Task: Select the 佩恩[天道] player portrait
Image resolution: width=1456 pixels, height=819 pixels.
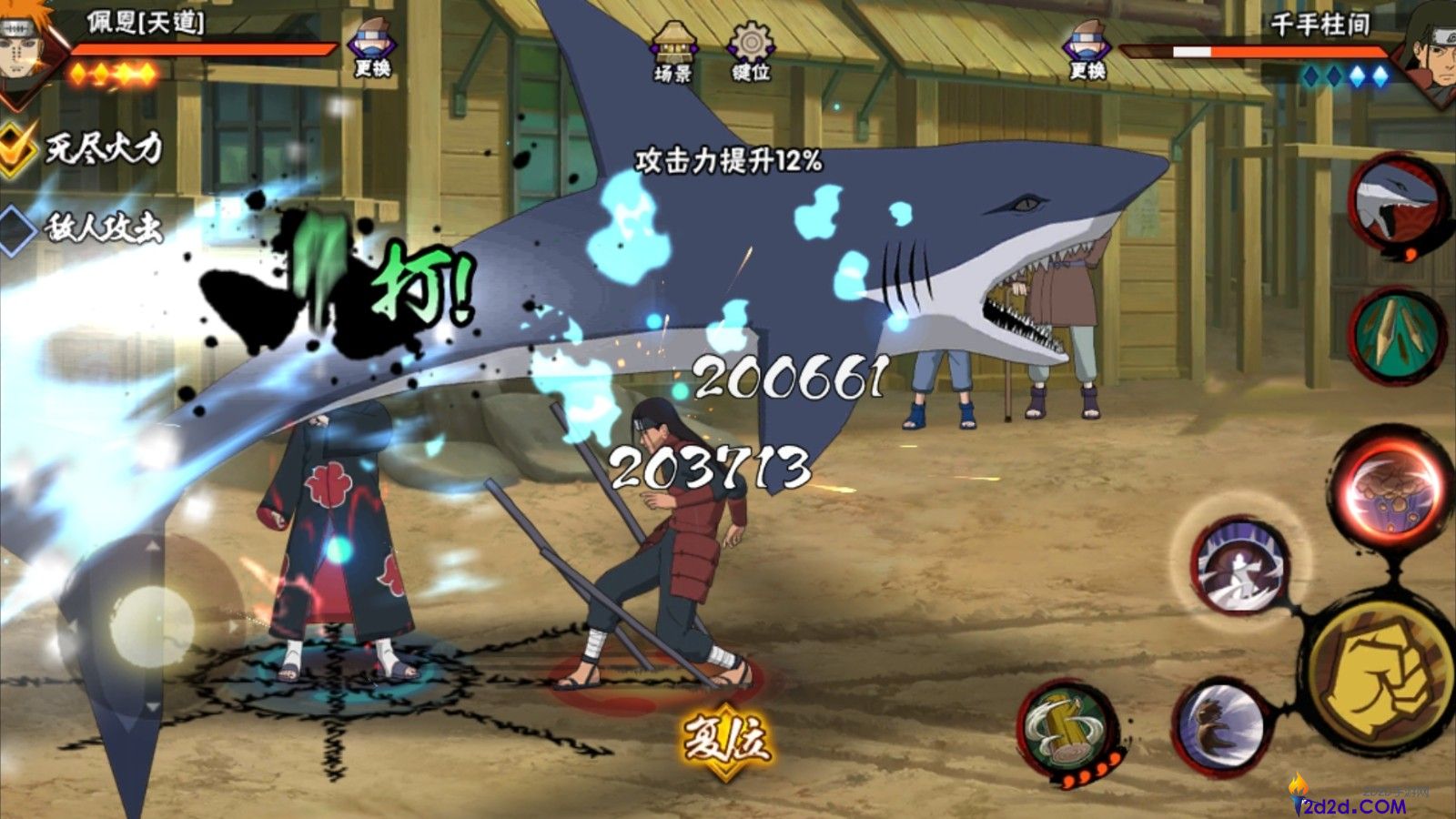Action: pyautogui.click(x=27, y=45)
